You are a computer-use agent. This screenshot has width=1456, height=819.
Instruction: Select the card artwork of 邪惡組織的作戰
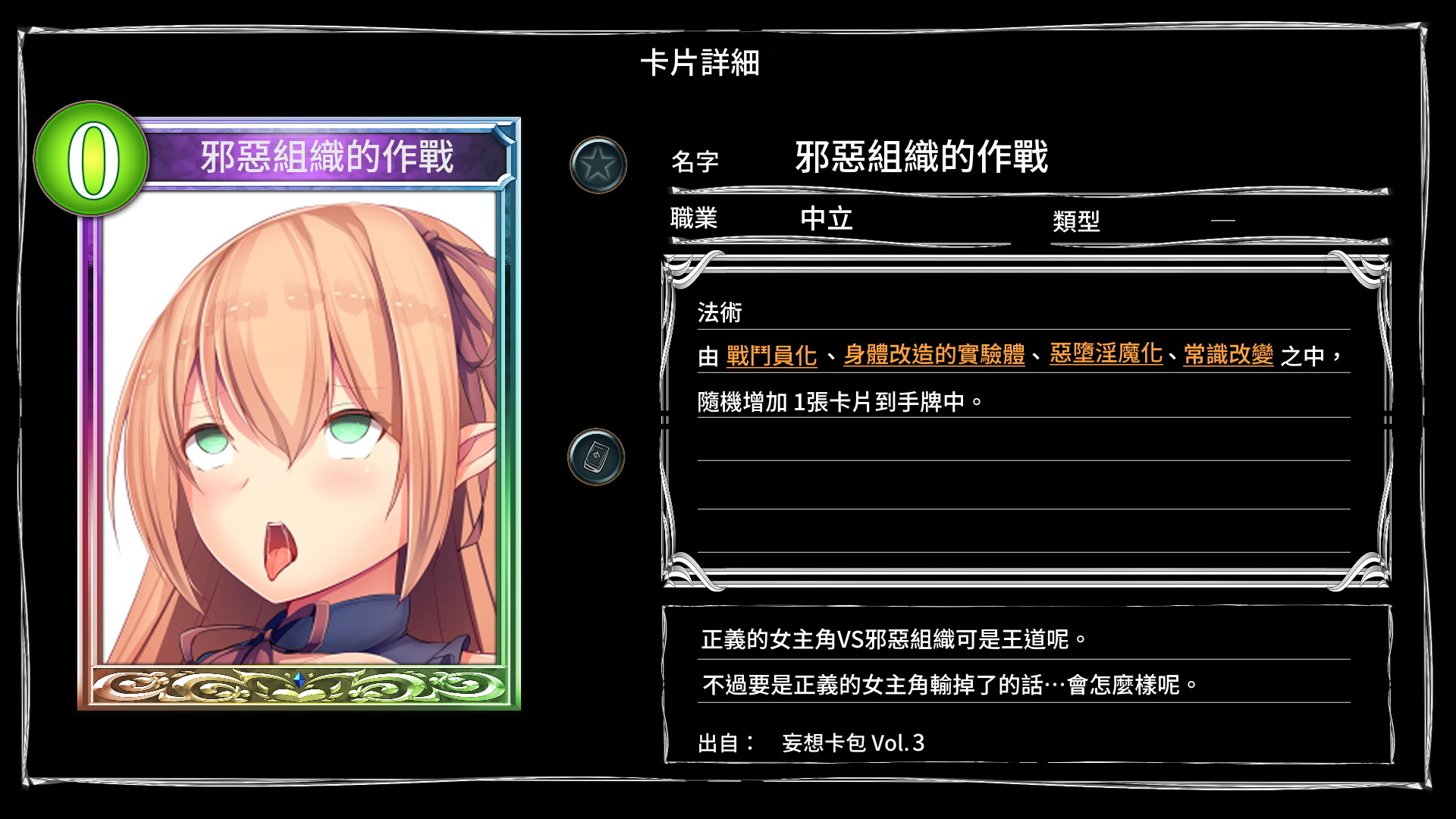click(300, 425)
